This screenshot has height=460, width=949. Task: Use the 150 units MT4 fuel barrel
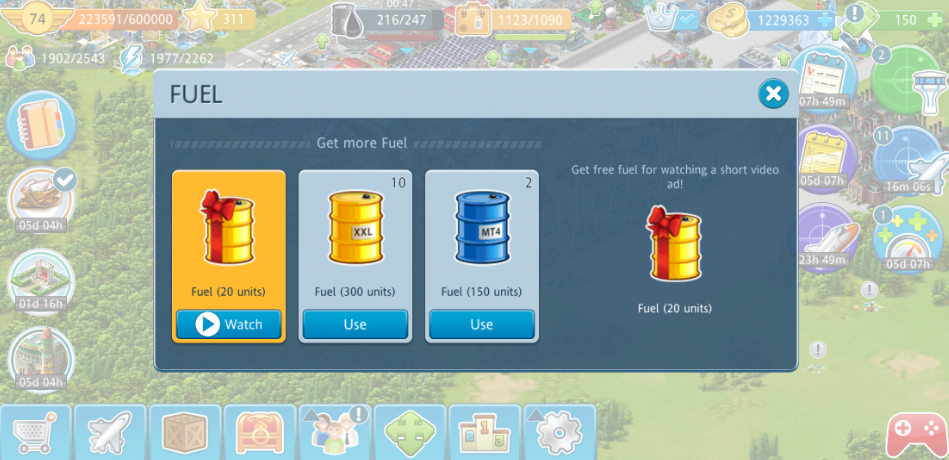click(481, 324)
